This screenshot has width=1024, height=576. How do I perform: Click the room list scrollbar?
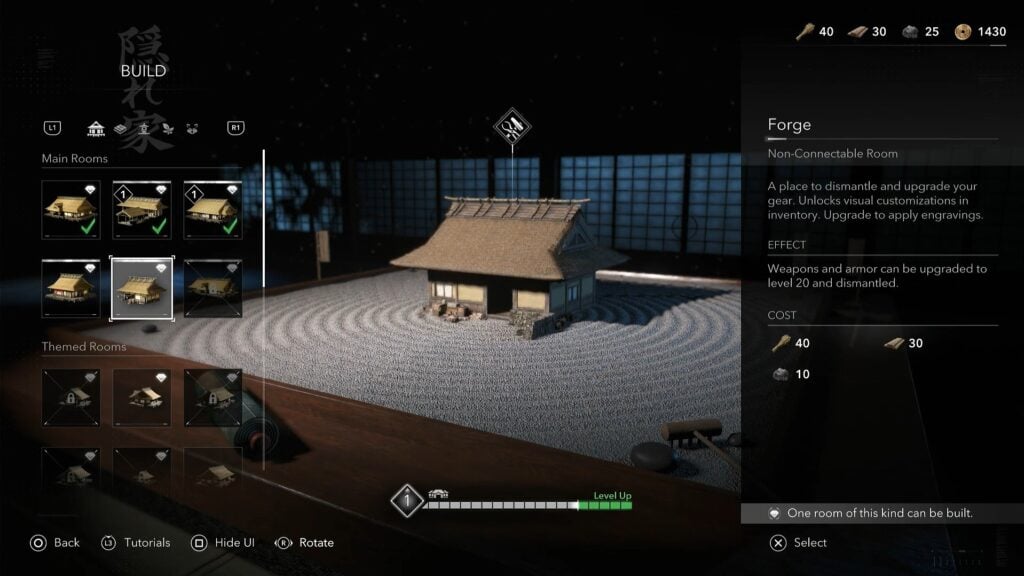tap(263, 310)
